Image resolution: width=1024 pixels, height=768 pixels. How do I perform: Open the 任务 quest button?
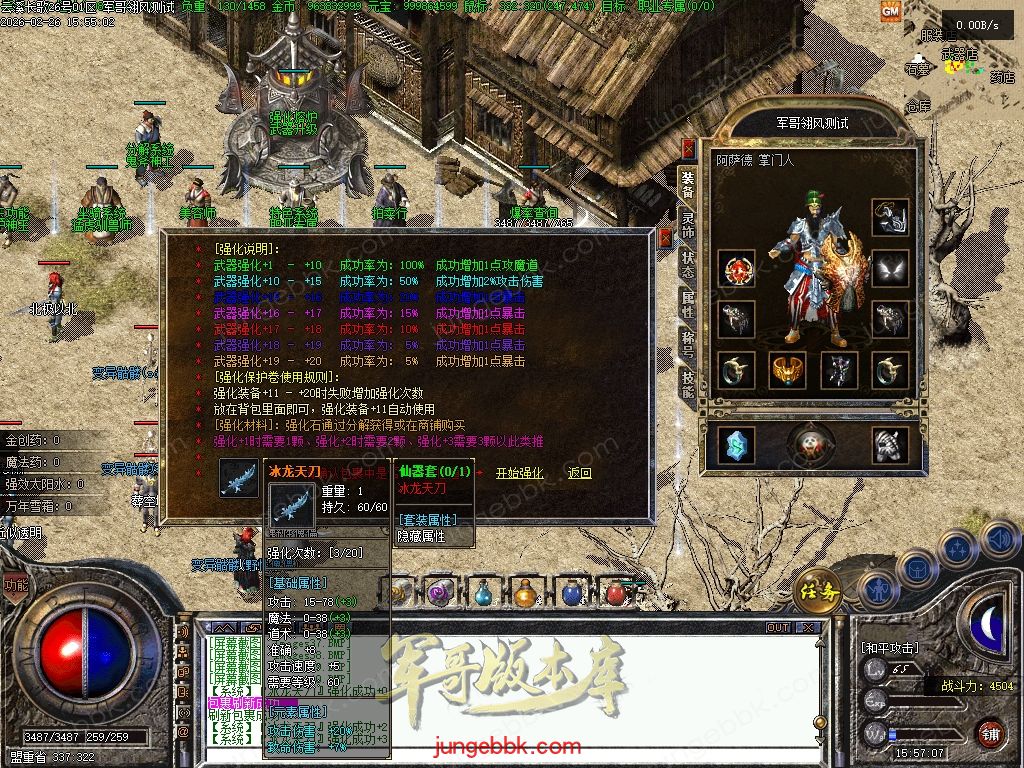[x=817, y=592]
